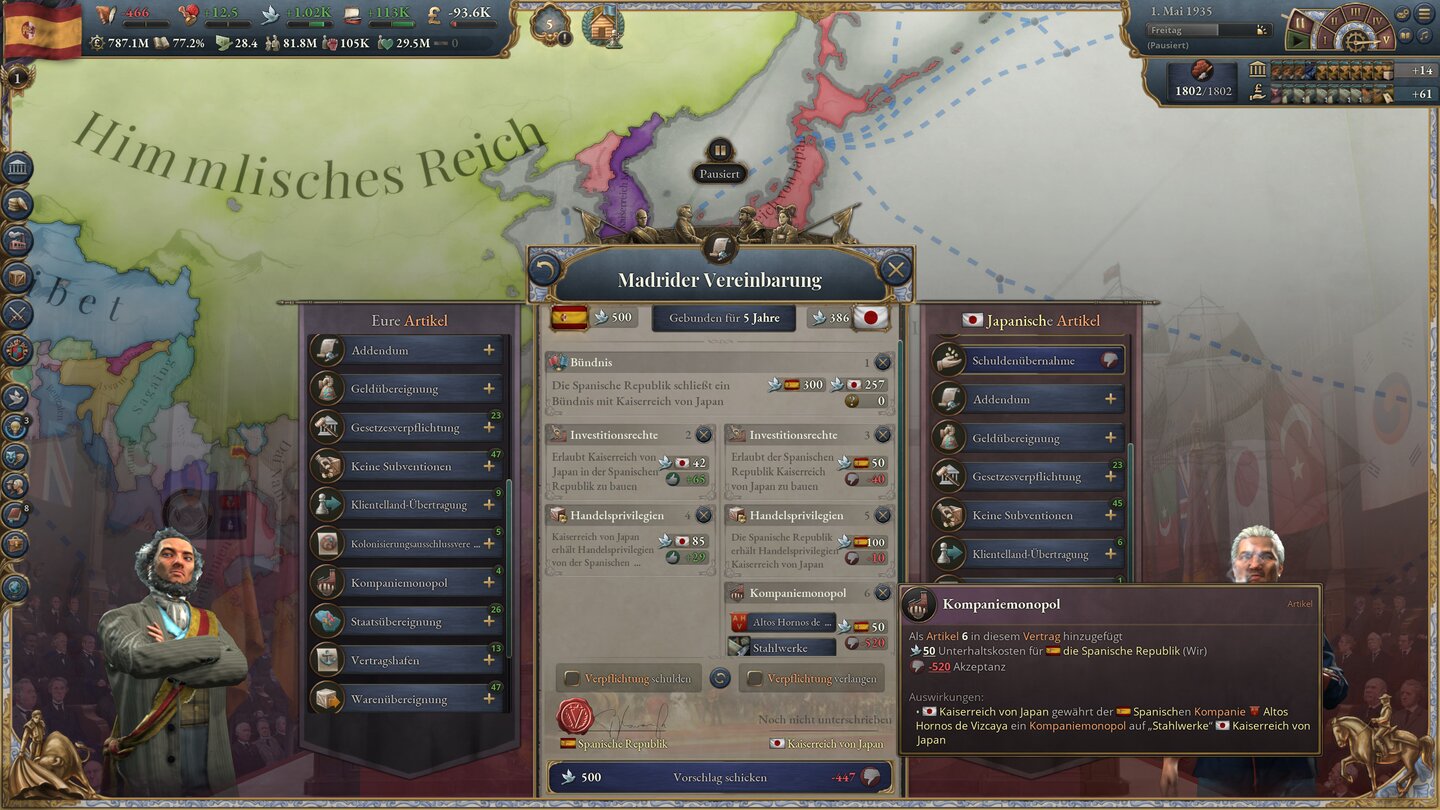Click the Gebunden für 5 Jahre label

click(722, 317)
